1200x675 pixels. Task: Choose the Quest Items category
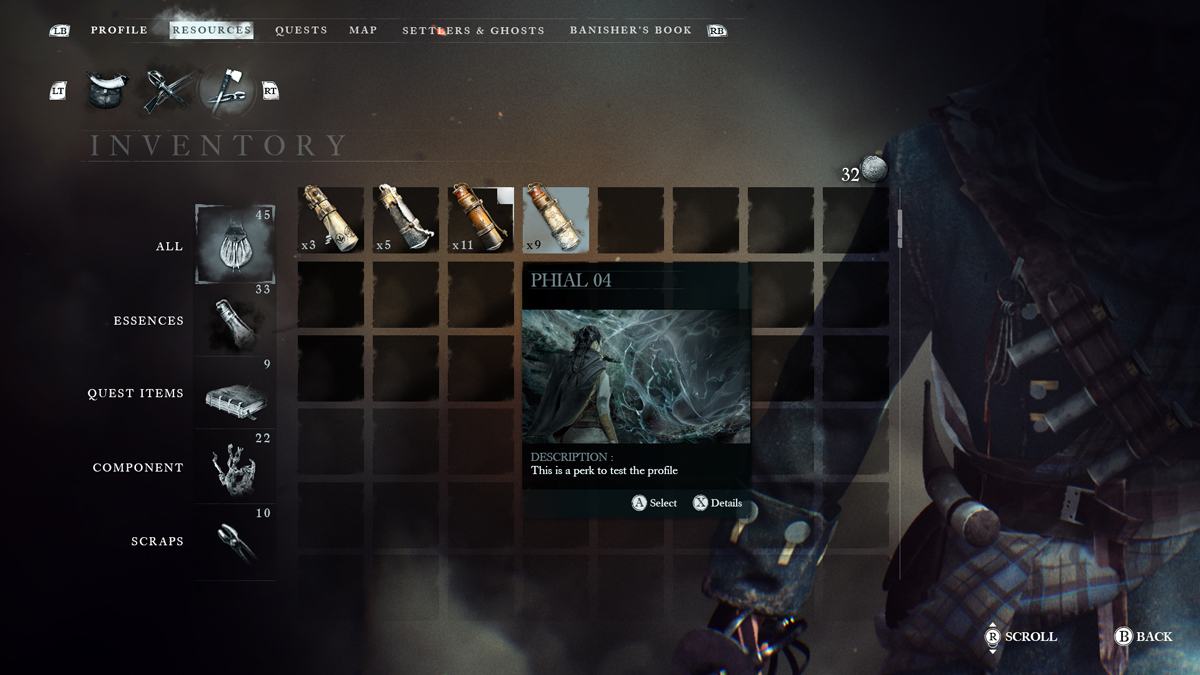[x=235, y=394]
